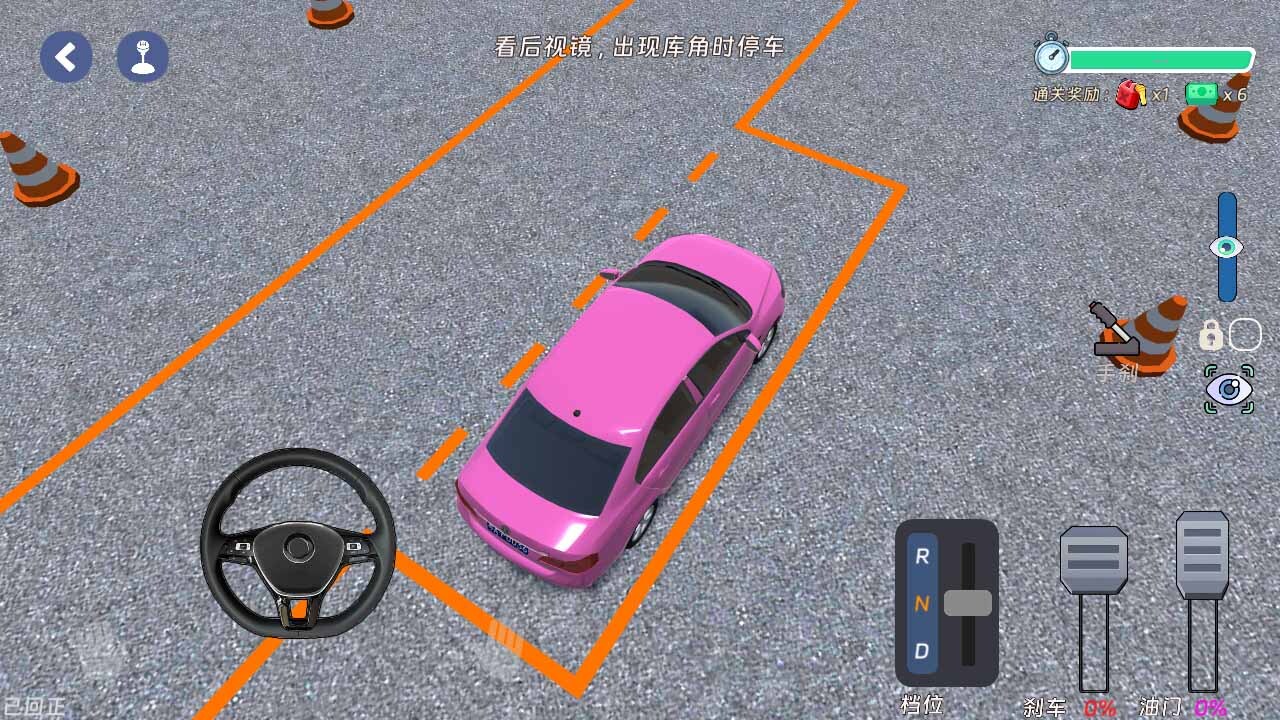Click the framed eye camera icon on the right
This screenshot has width=1280, height=720.
pyautogui.click(x=1229, y=390)
